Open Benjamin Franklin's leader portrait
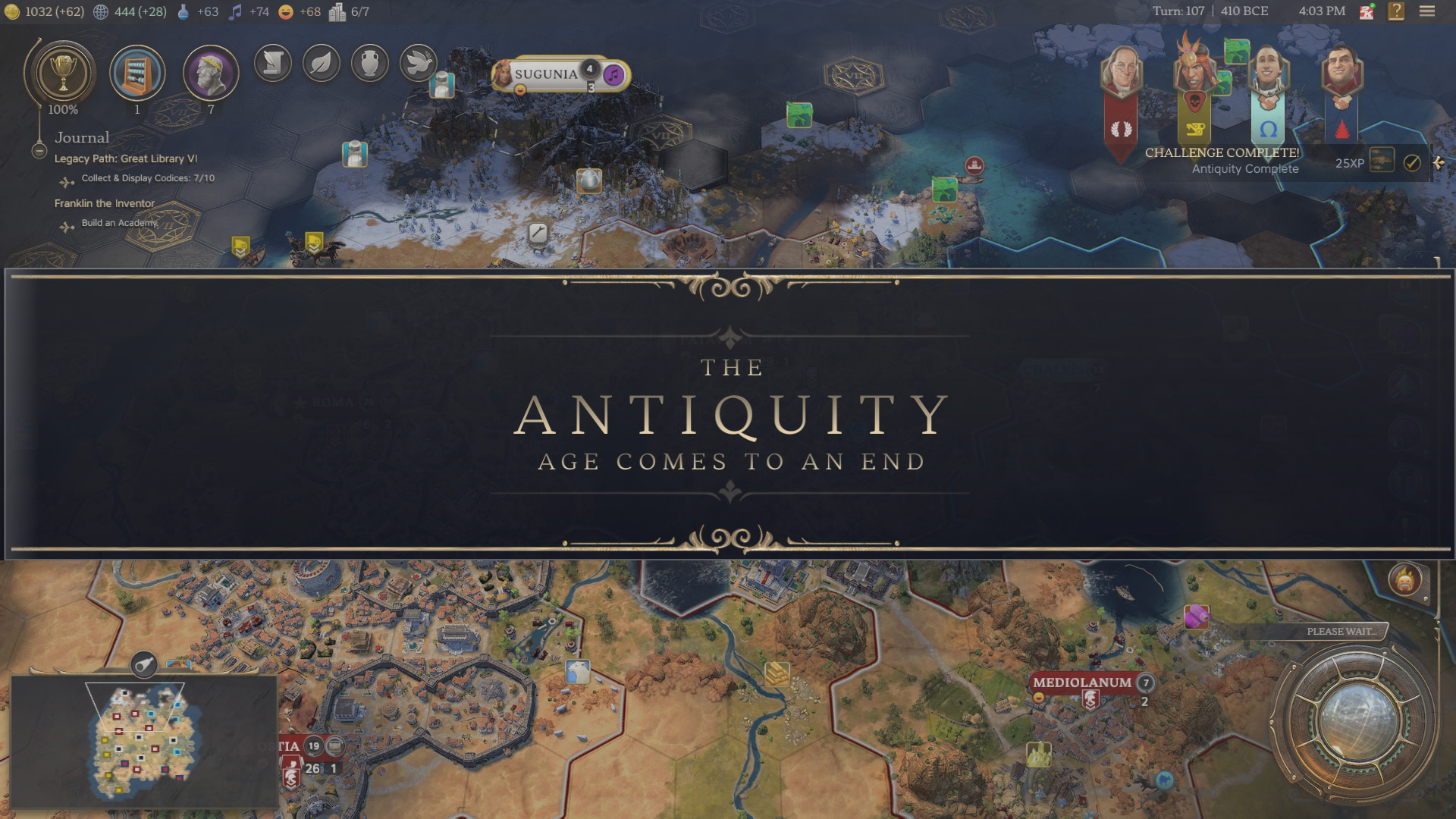This screenshot has width=1456, height=819. coord(1121,72)
